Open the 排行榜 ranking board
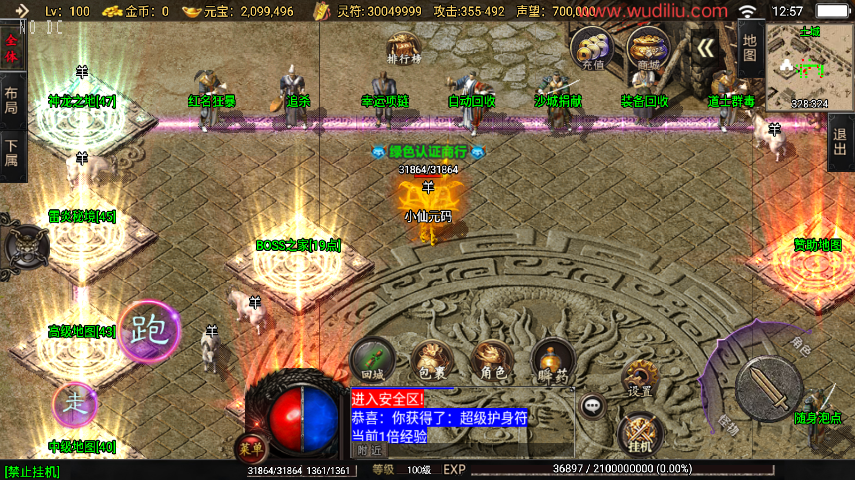This screenshot has width=855, height=480. pyautogui.click(x=405, y=47)
